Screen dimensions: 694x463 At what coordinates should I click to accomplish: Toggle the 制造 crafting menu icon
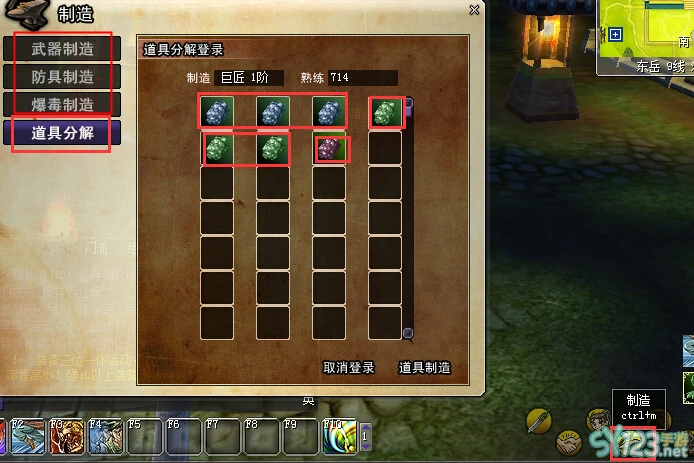(x=634, y=441)
